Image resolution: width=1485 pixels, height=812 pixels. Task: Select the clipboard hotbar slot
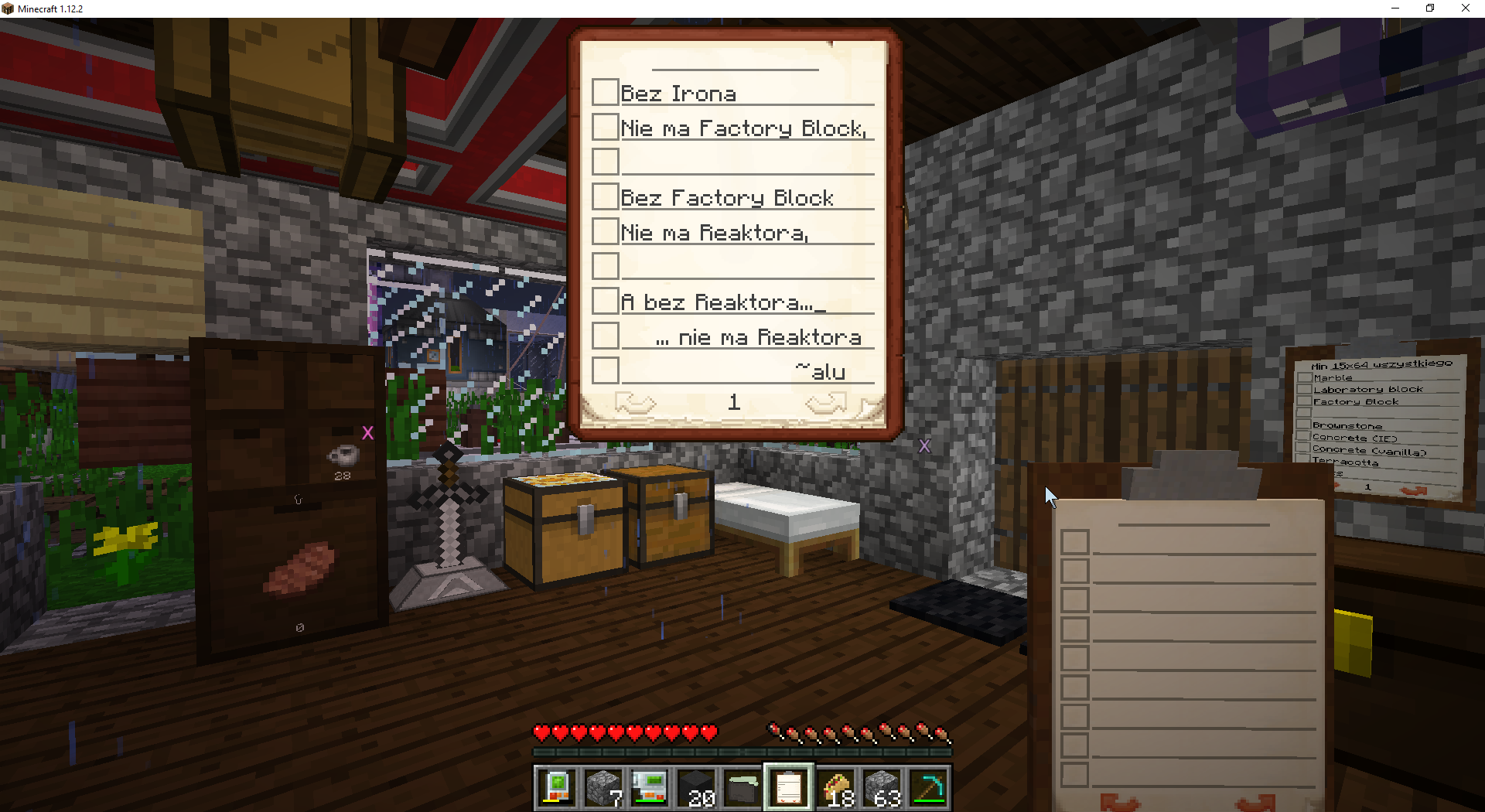coord(788,789)
